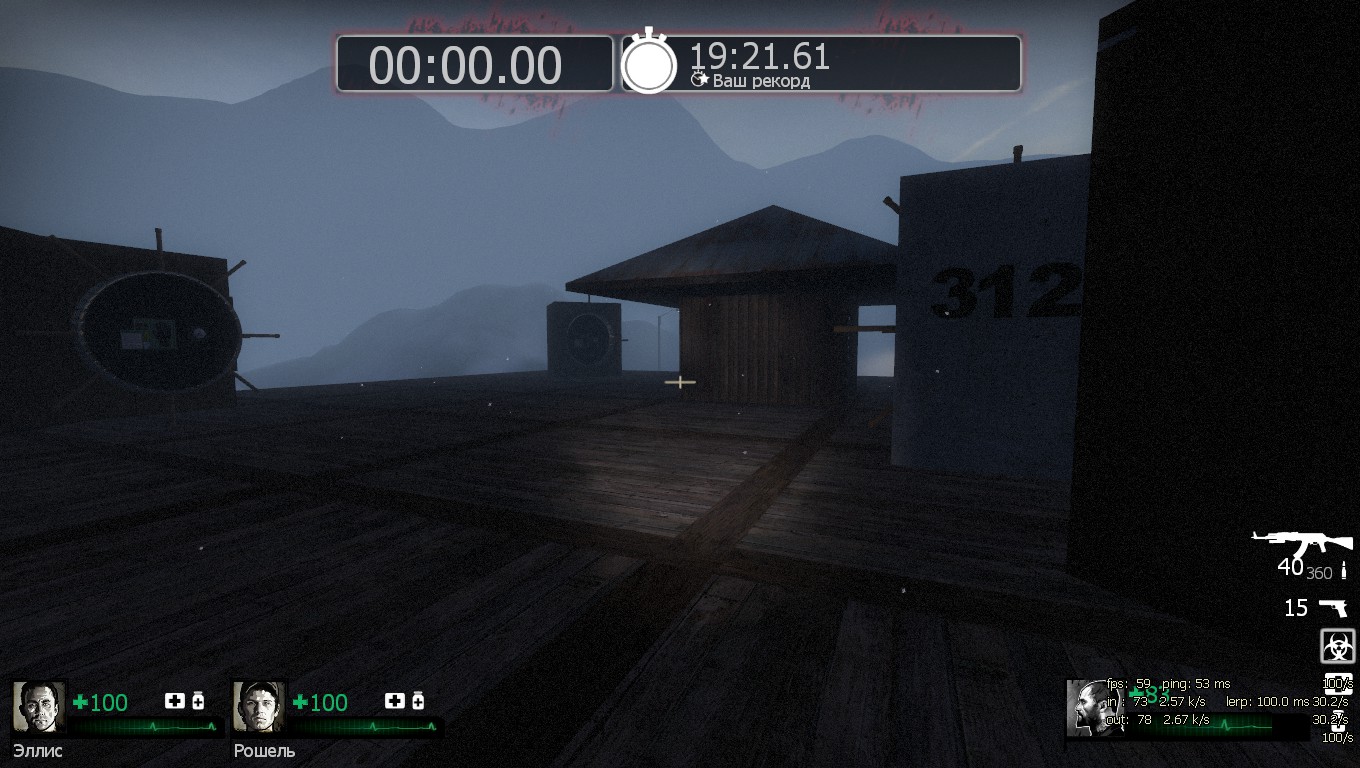Click Ellis's teammate portrait
The width and height of the screenshot is (1360, 768).
(x=39, y=707)
